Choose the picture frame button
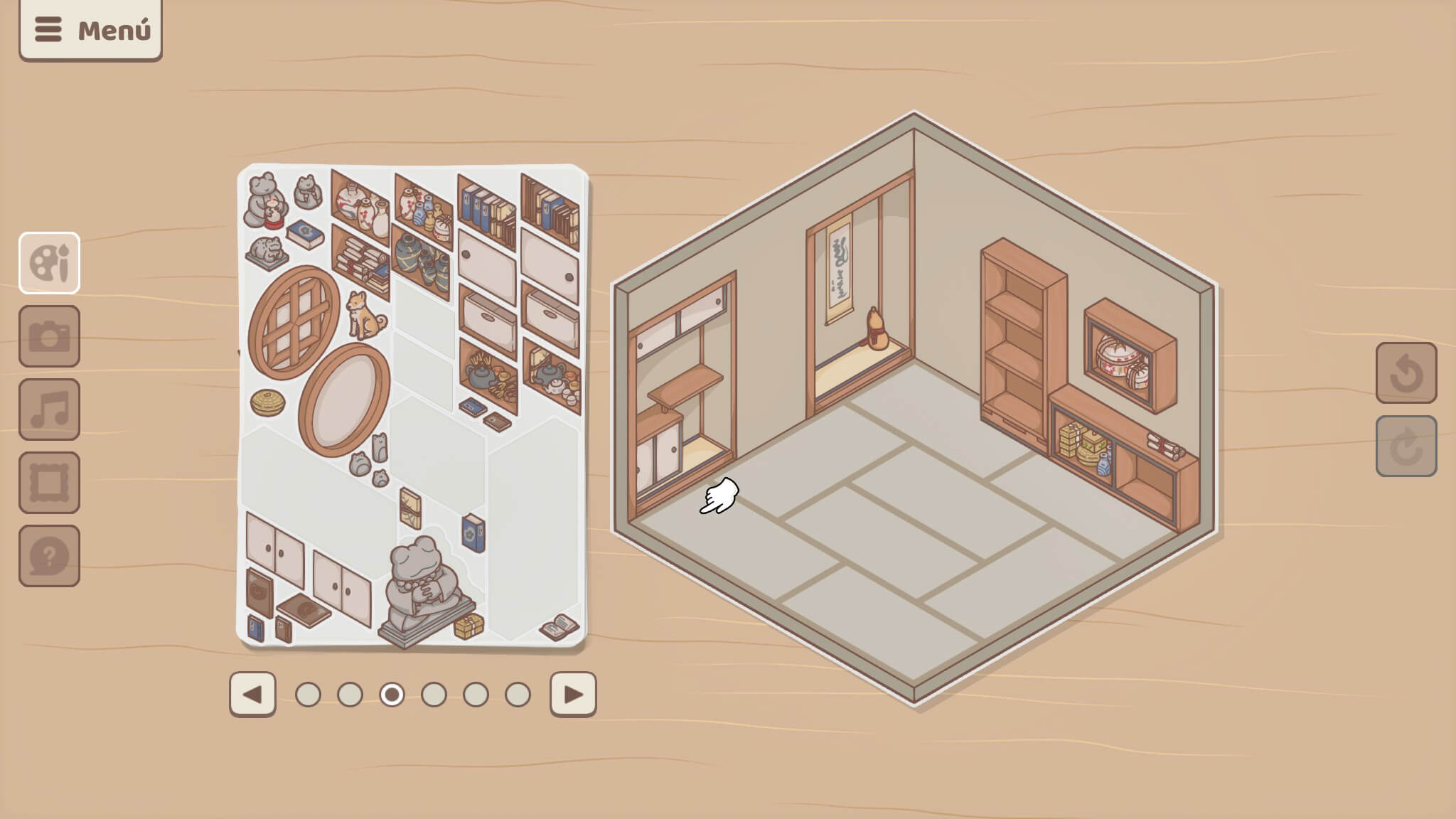 point(49,483)
